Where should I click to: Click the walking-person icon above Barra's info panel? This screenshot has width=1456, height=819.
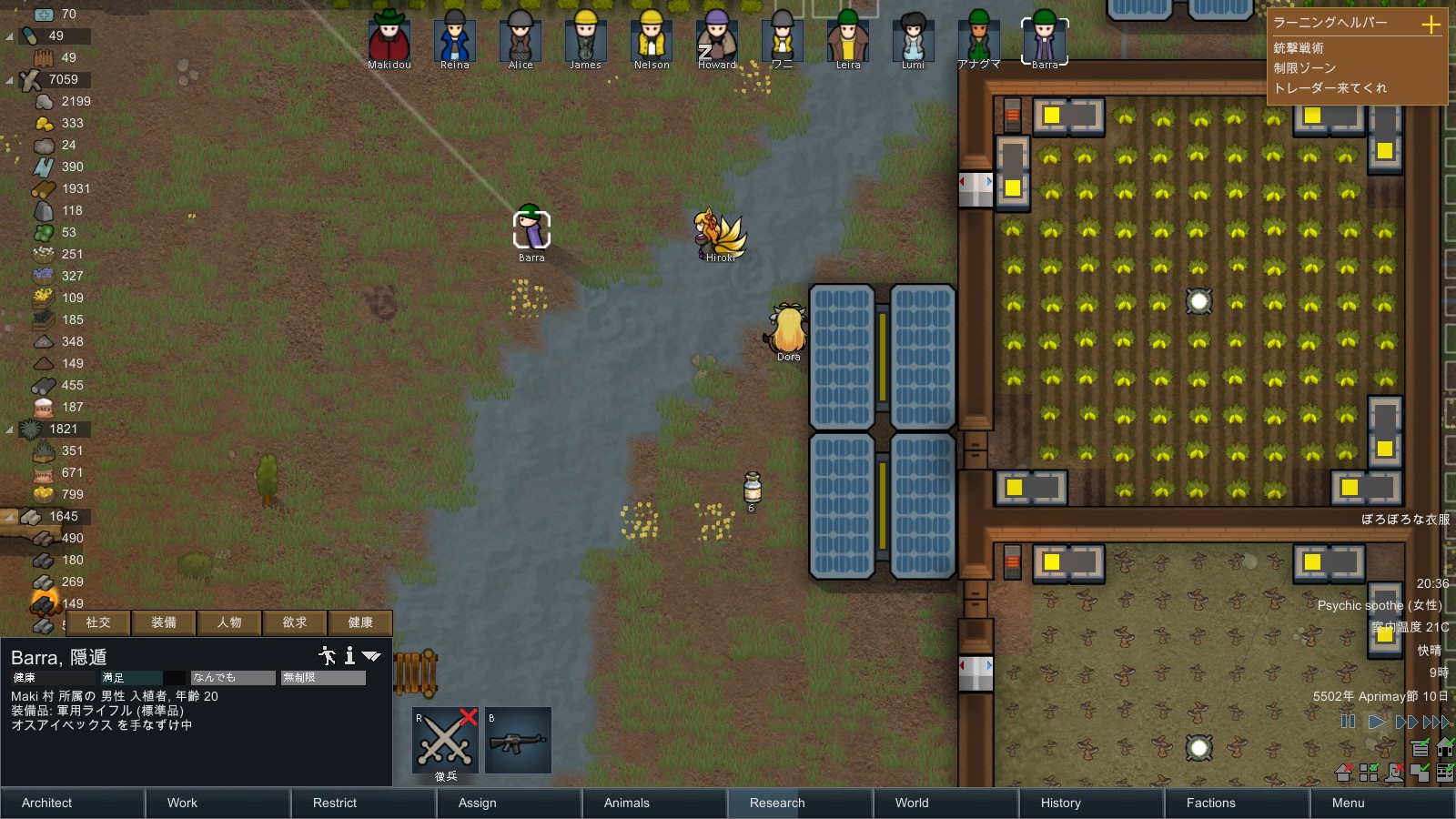pos(327,656)
